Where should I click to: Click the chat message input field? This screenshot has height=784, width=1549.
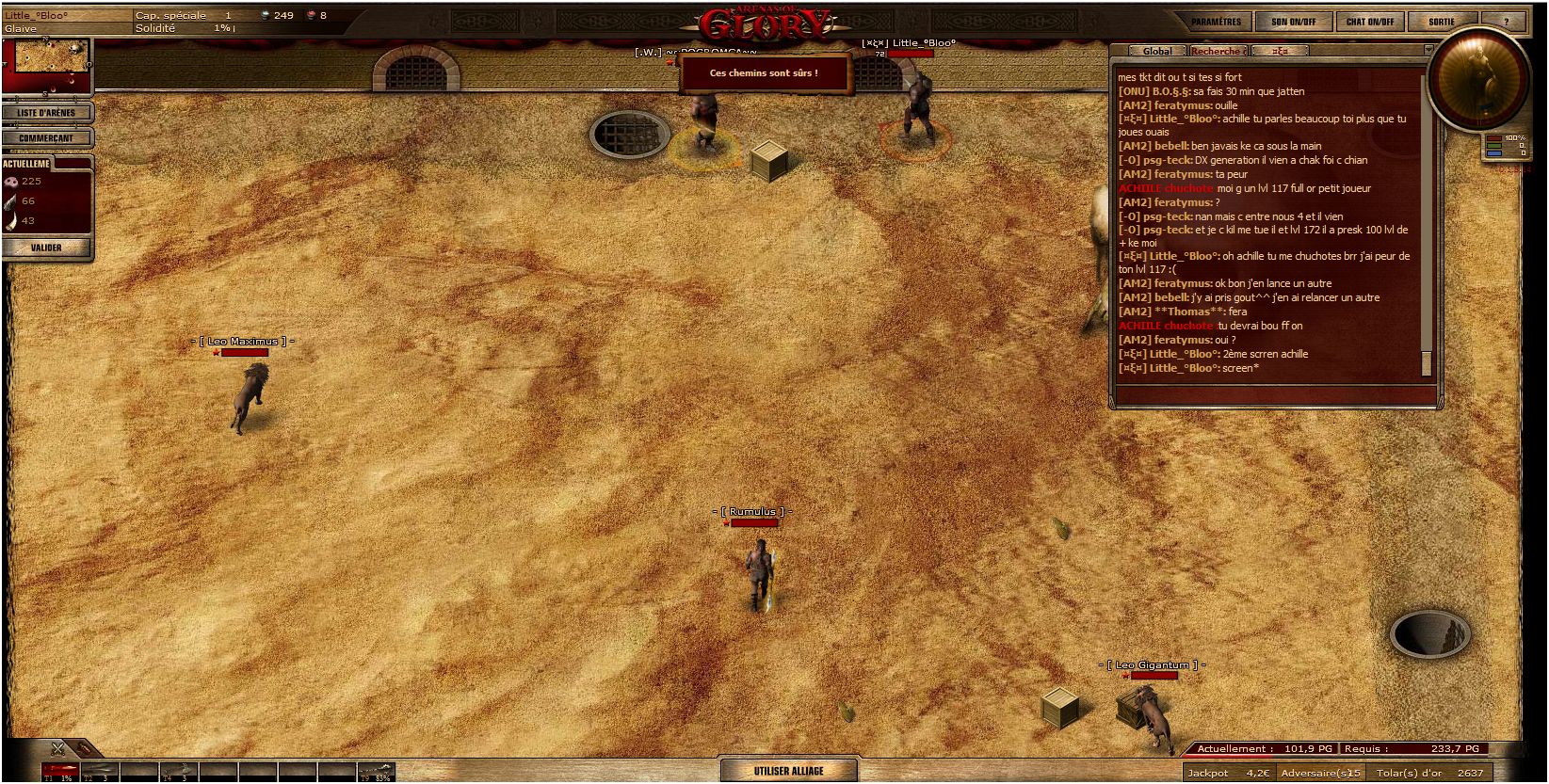point(1274,396)
